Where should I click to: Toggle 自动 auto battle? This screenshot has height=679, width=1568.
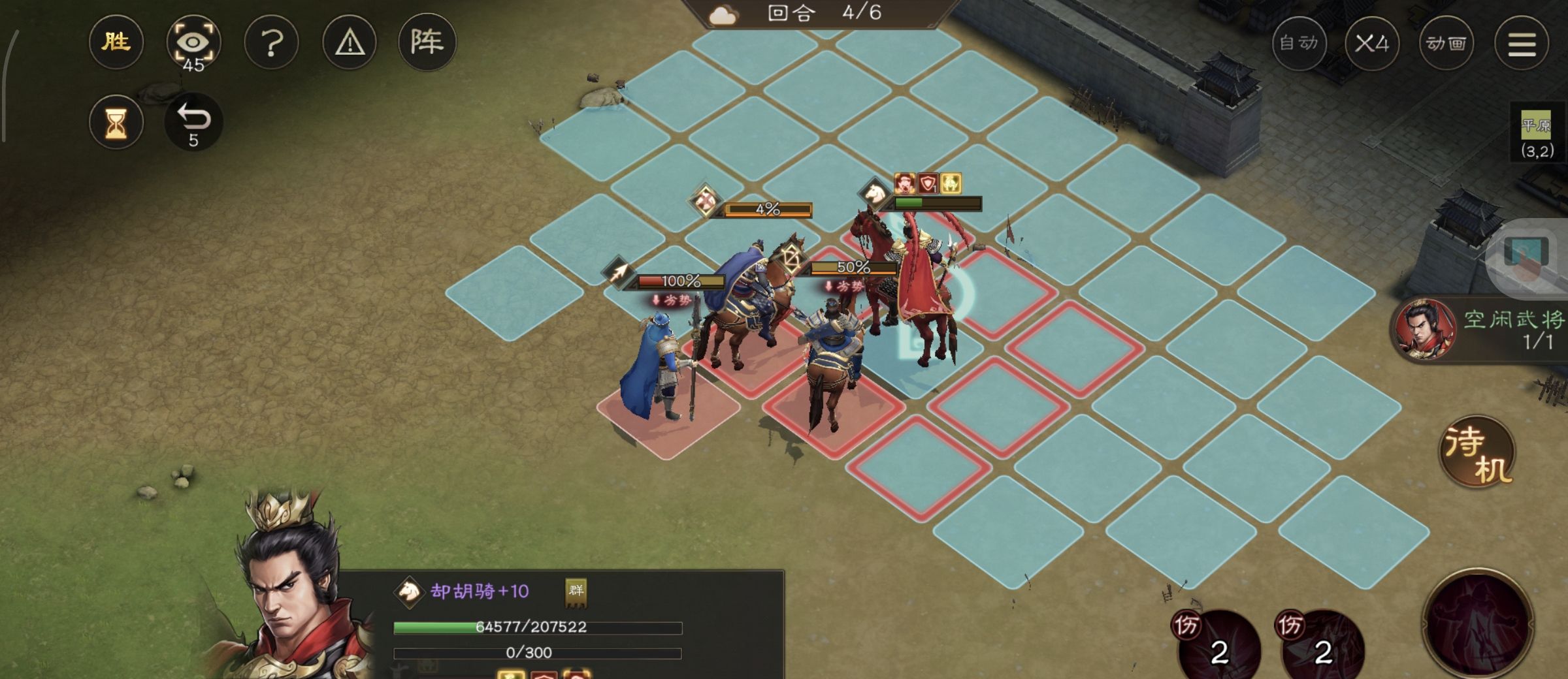click(x=1299, y=43)
